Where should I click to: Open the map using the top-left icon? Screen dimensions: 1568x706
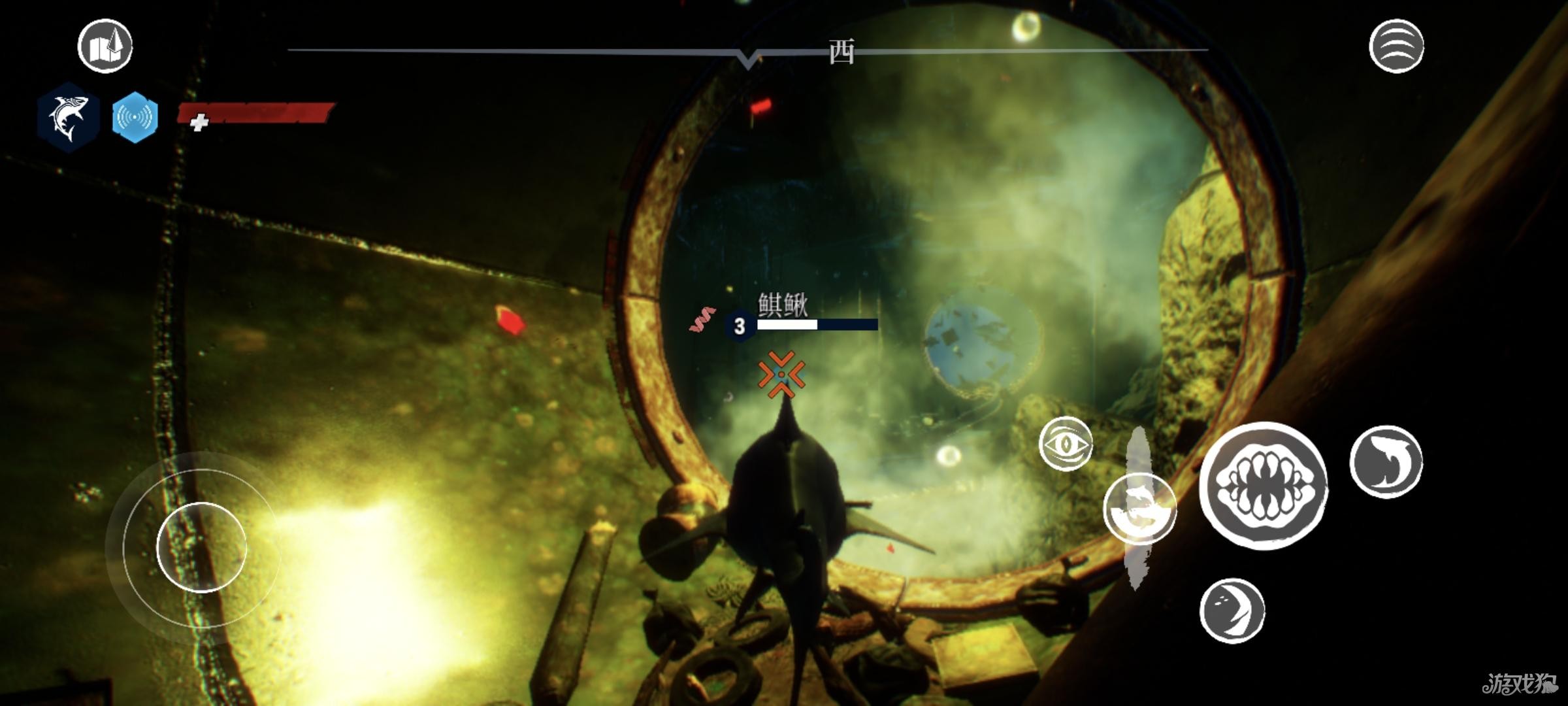click(x=105, y=46)
